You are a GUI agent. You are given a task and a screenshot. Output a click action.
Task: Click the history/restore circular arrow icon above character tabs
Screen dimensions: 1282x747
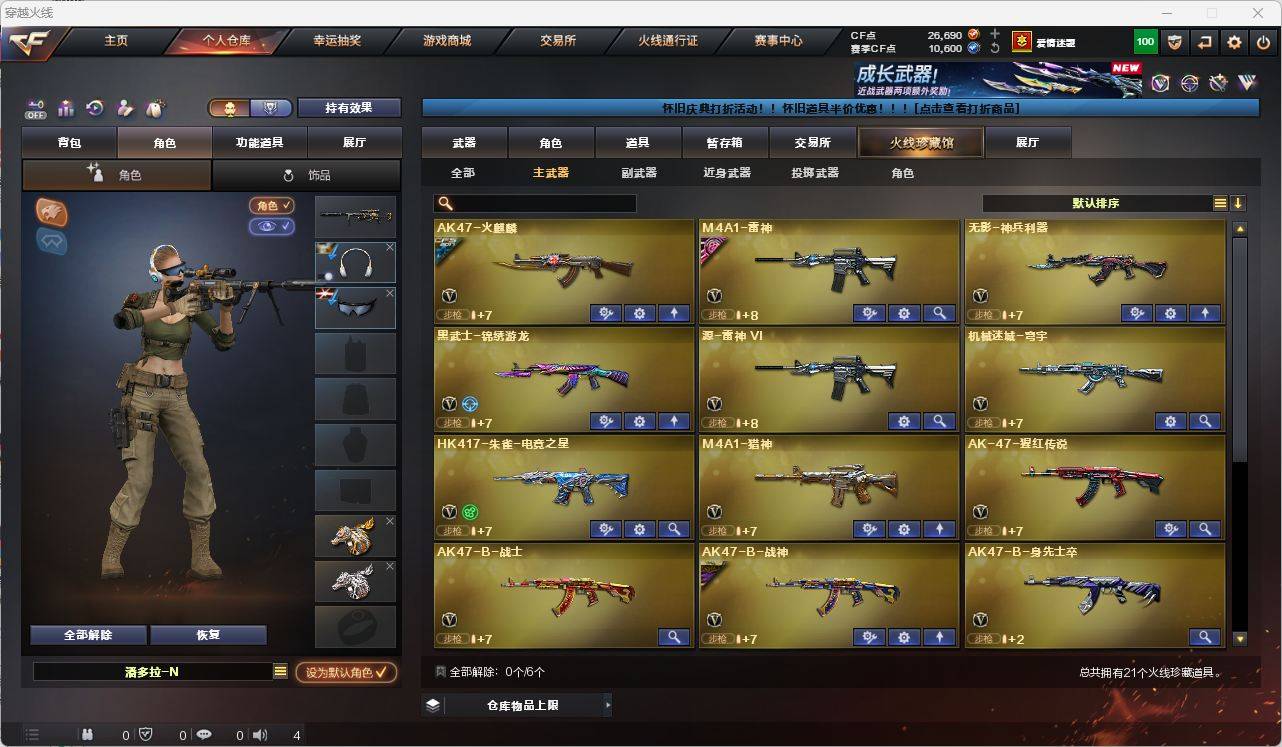tap(93, 107)
